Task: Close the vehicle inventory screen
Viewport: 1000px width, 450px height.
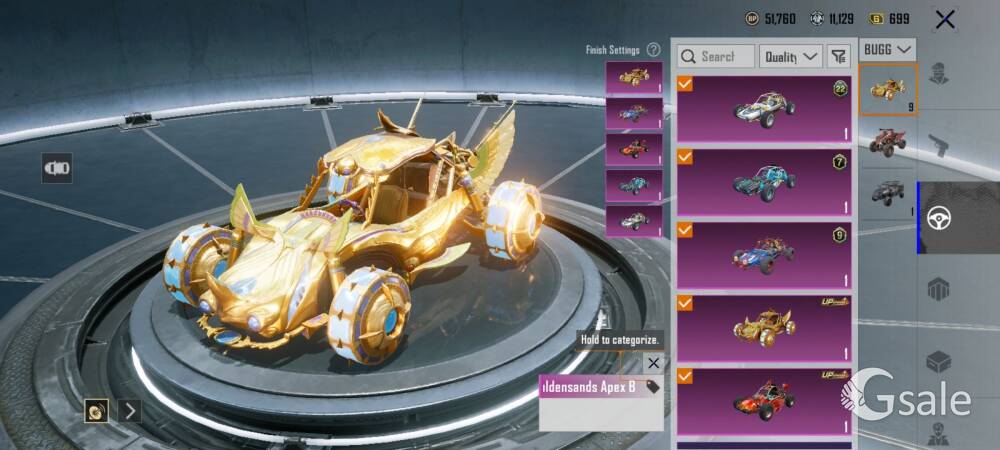Action: (944, 19)
